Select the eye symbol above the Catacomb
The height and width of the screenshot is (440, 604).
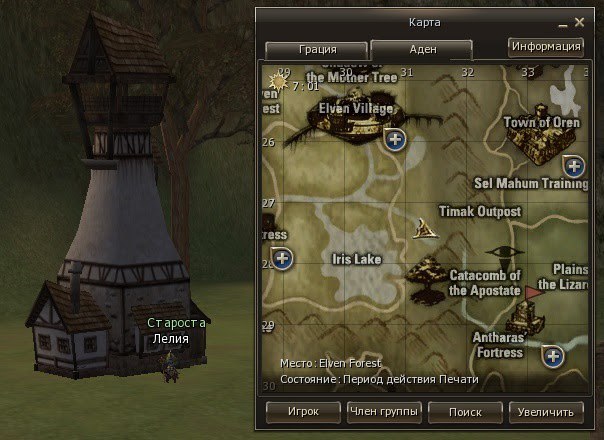(x=498, y=251)
